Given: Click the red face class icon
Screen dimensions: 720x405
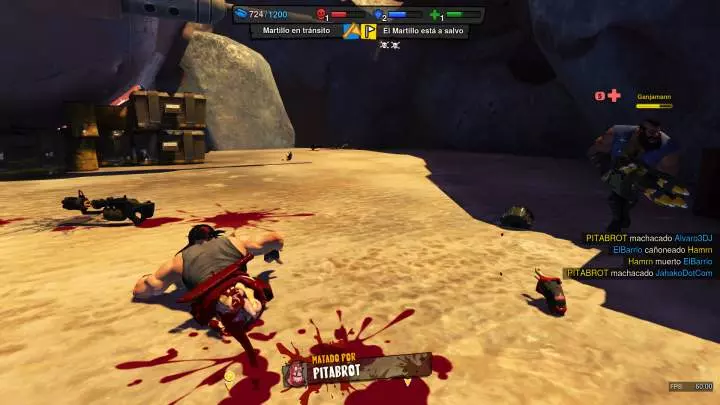Looking at the screenshot, I should pyautogui.click(x=322, y=15).
